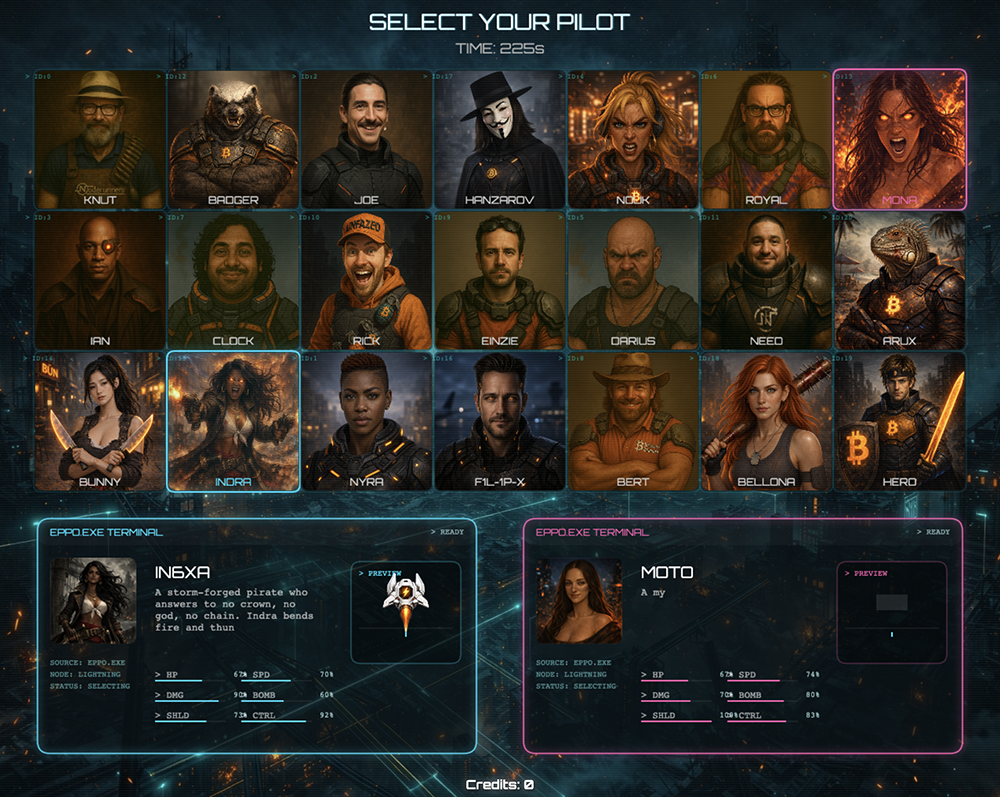Choose the Clock pilot portrait
Screen dimensions: 1000x797
tap(233, 280)
